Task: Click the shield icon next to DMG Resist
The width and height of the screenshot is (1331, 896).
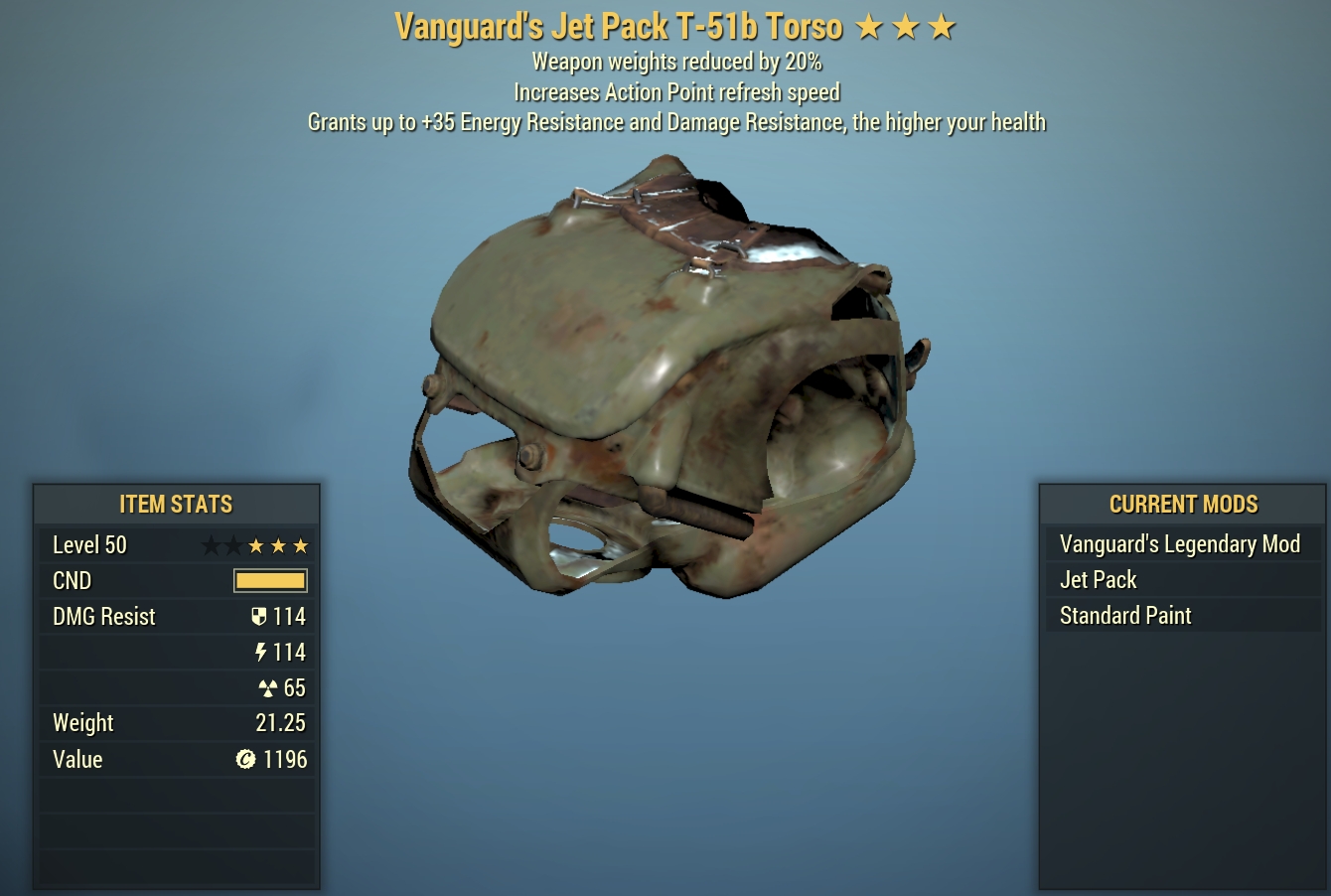Action: click(259, 616)
